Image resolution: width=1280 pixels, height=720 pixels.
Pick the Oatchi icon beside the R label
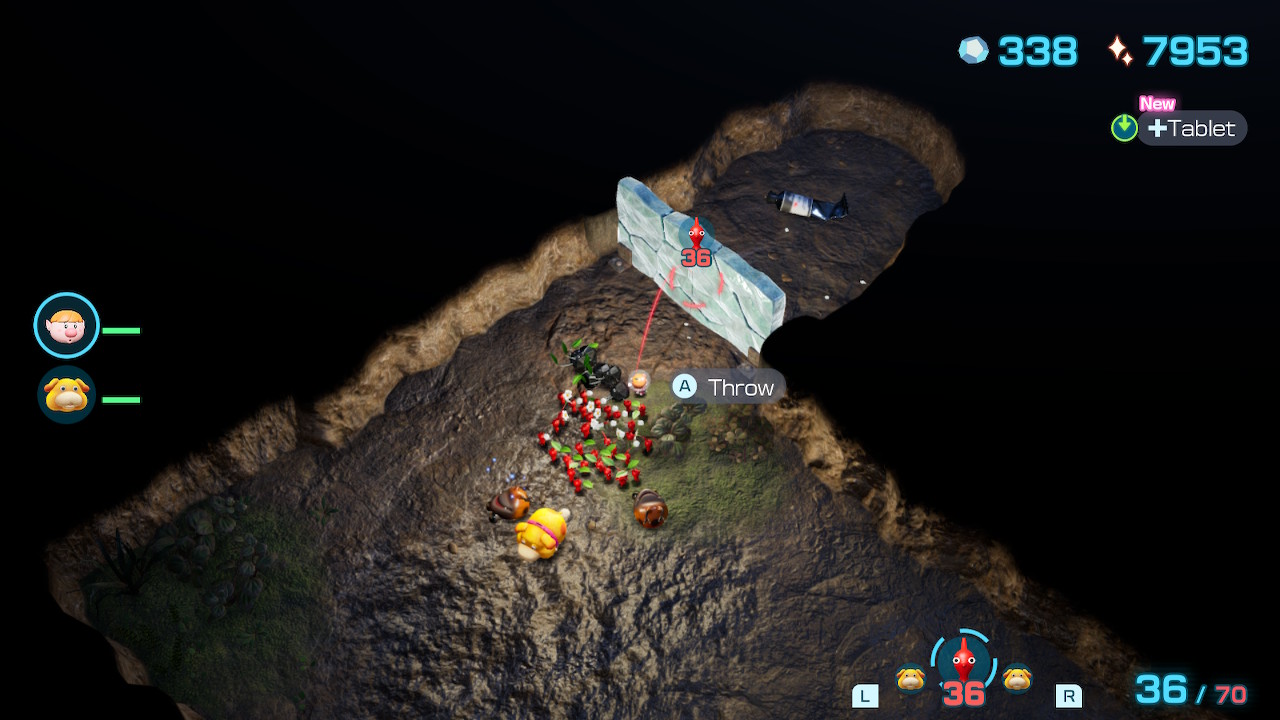[1017, 678]
